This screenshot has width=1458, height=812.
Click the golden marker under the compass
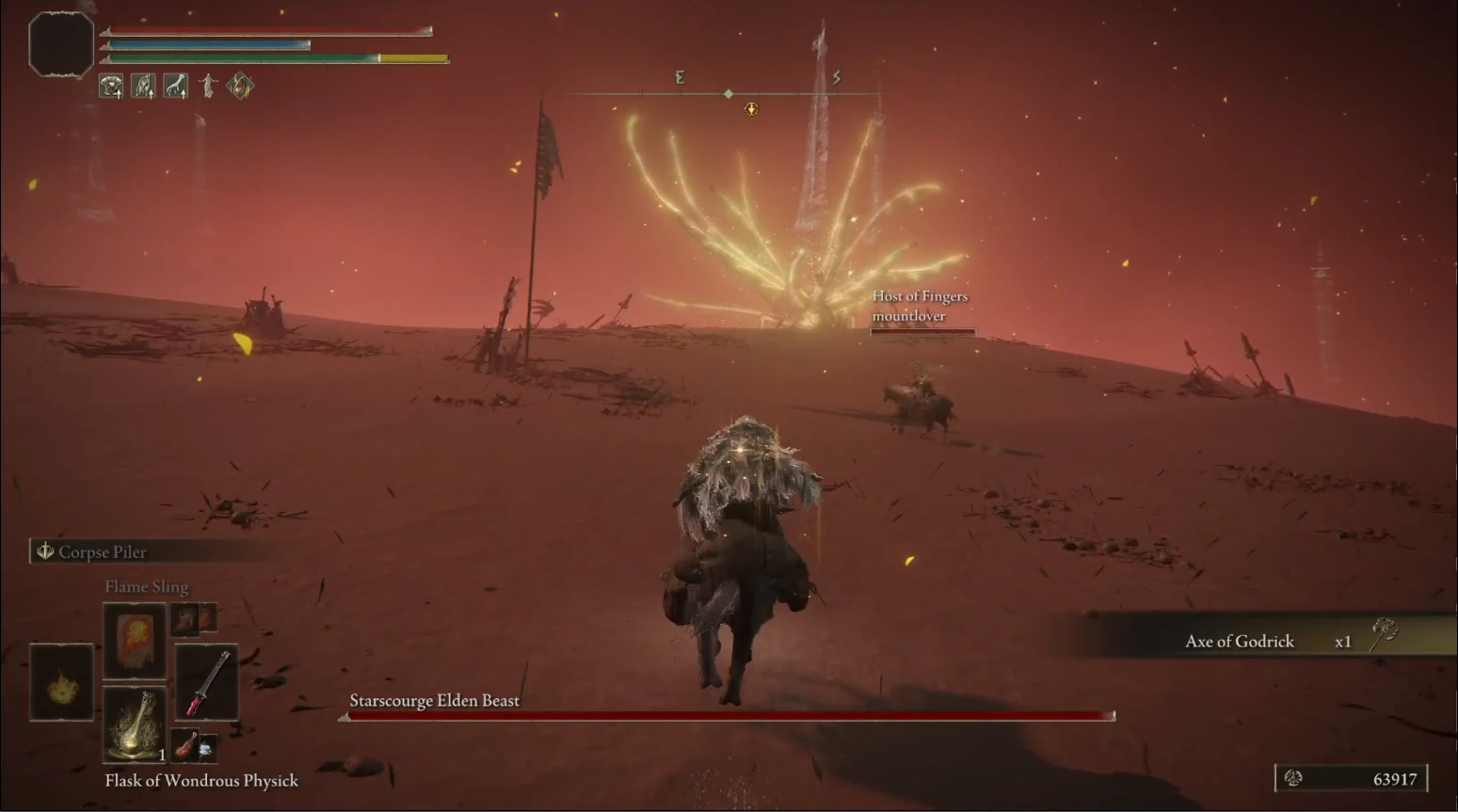coord(751,110)
